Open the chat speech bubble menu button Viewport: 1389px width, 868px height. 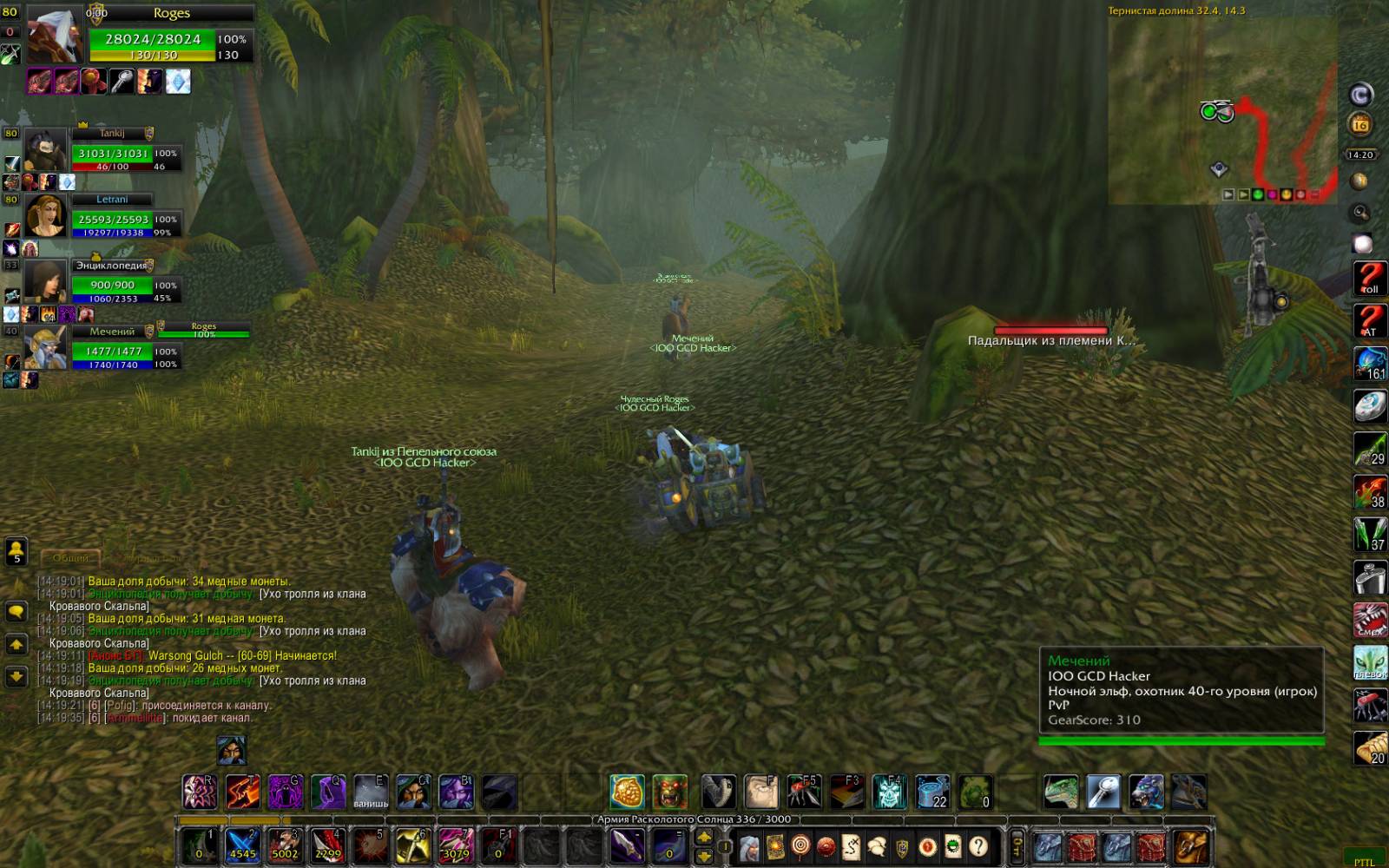click(16, 612)
